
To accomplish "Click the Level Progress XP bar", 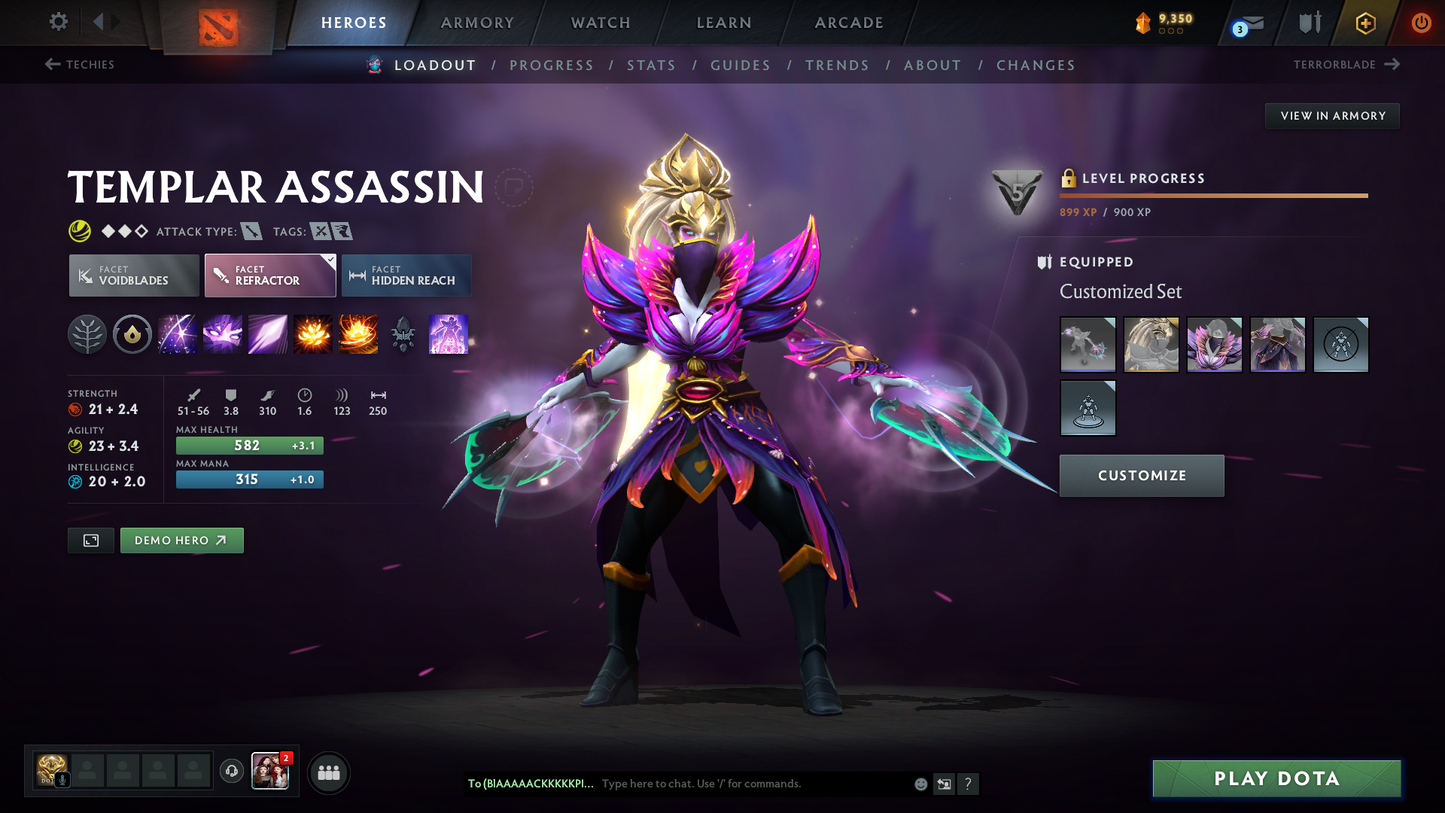I will (x=1213, y=196).
